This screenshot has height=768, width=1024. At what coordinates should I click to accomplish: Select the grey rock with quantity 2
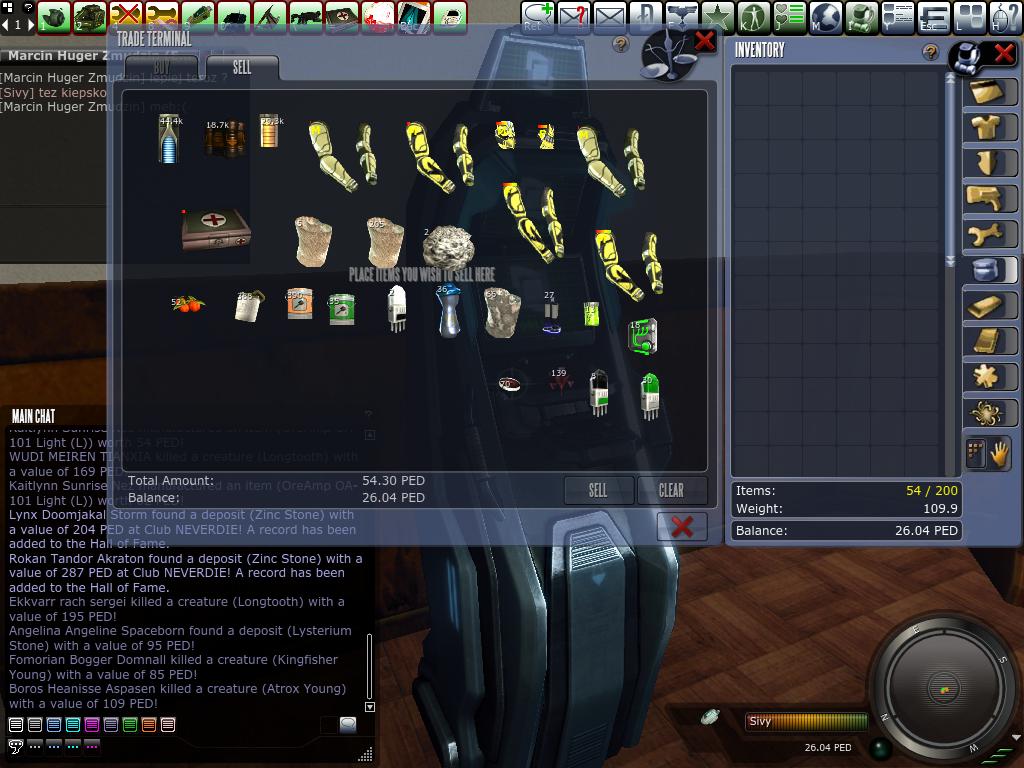click(x=447, y=246)
